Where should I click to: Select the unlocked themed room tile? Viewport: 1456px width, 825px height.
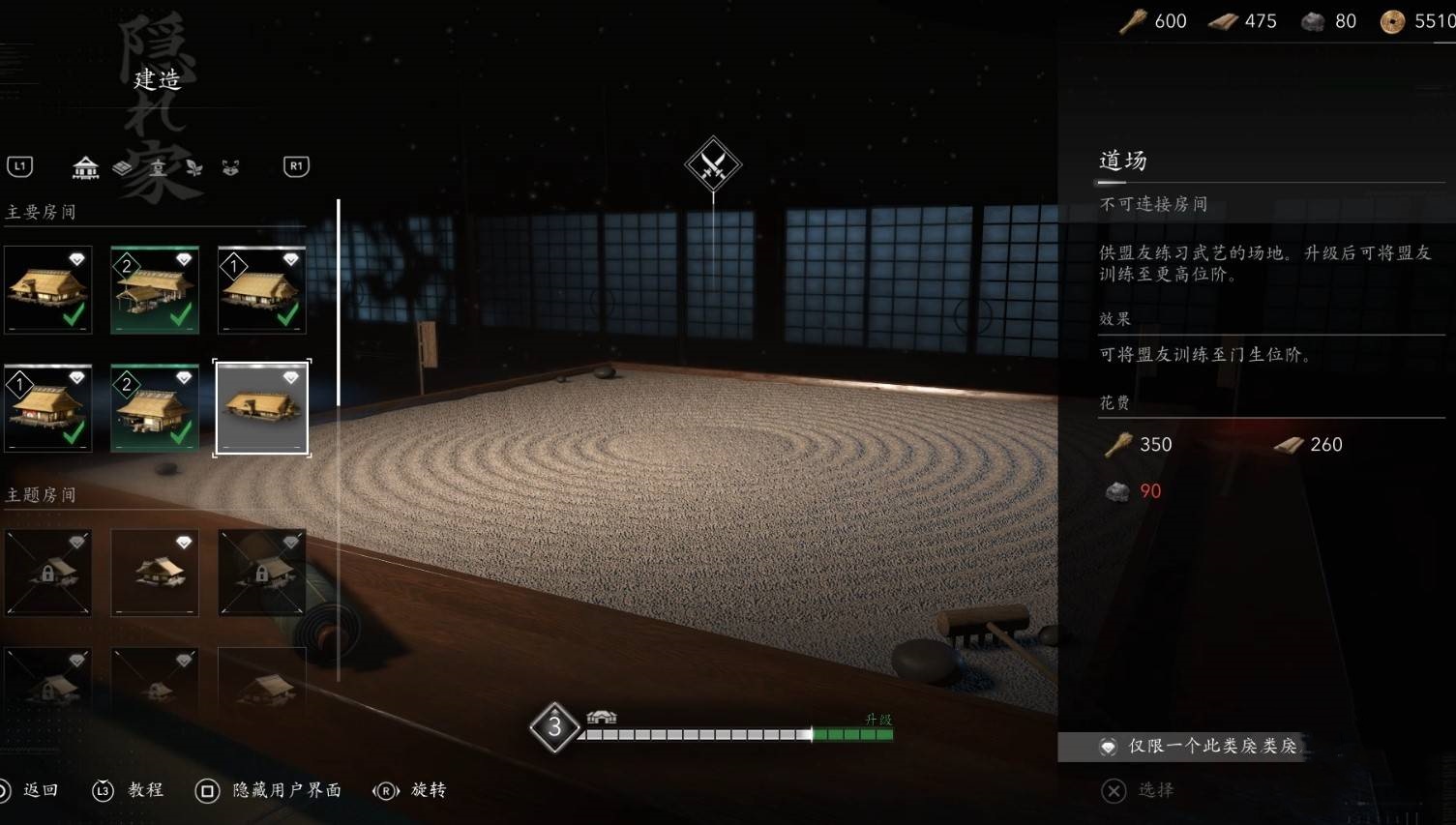(x=155, y=573)
